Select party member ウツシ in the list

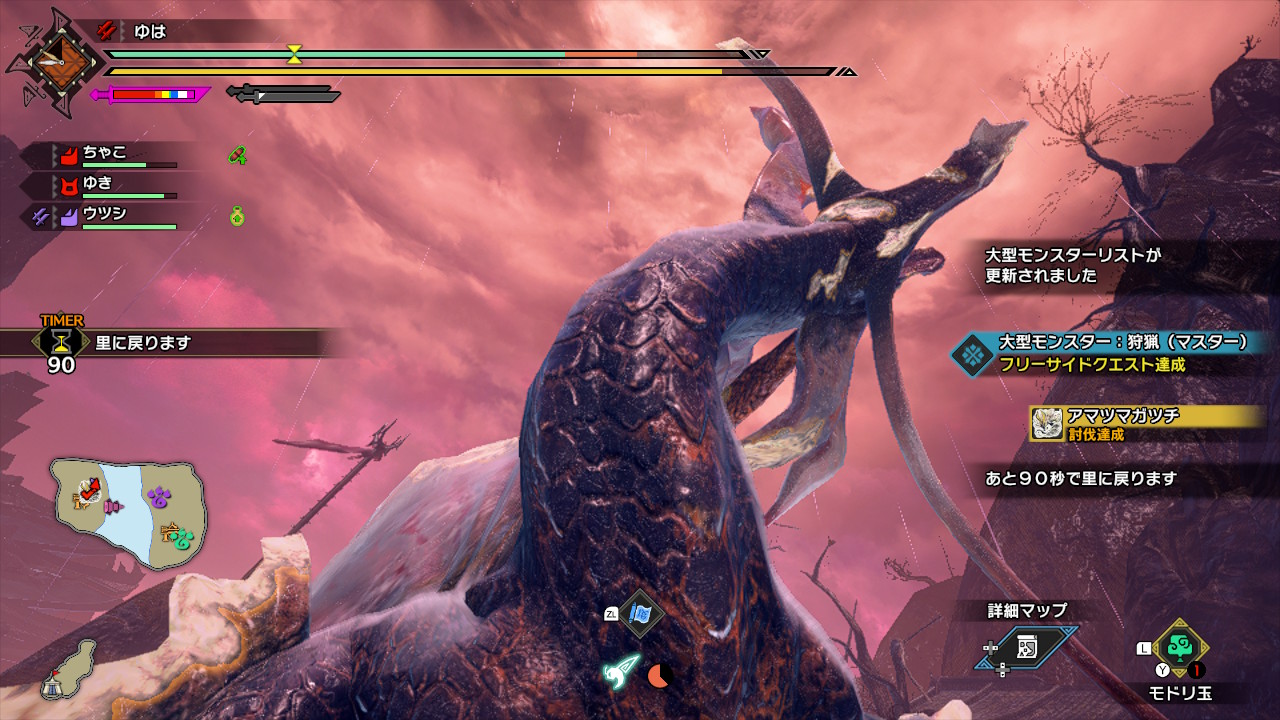[104, 214]
